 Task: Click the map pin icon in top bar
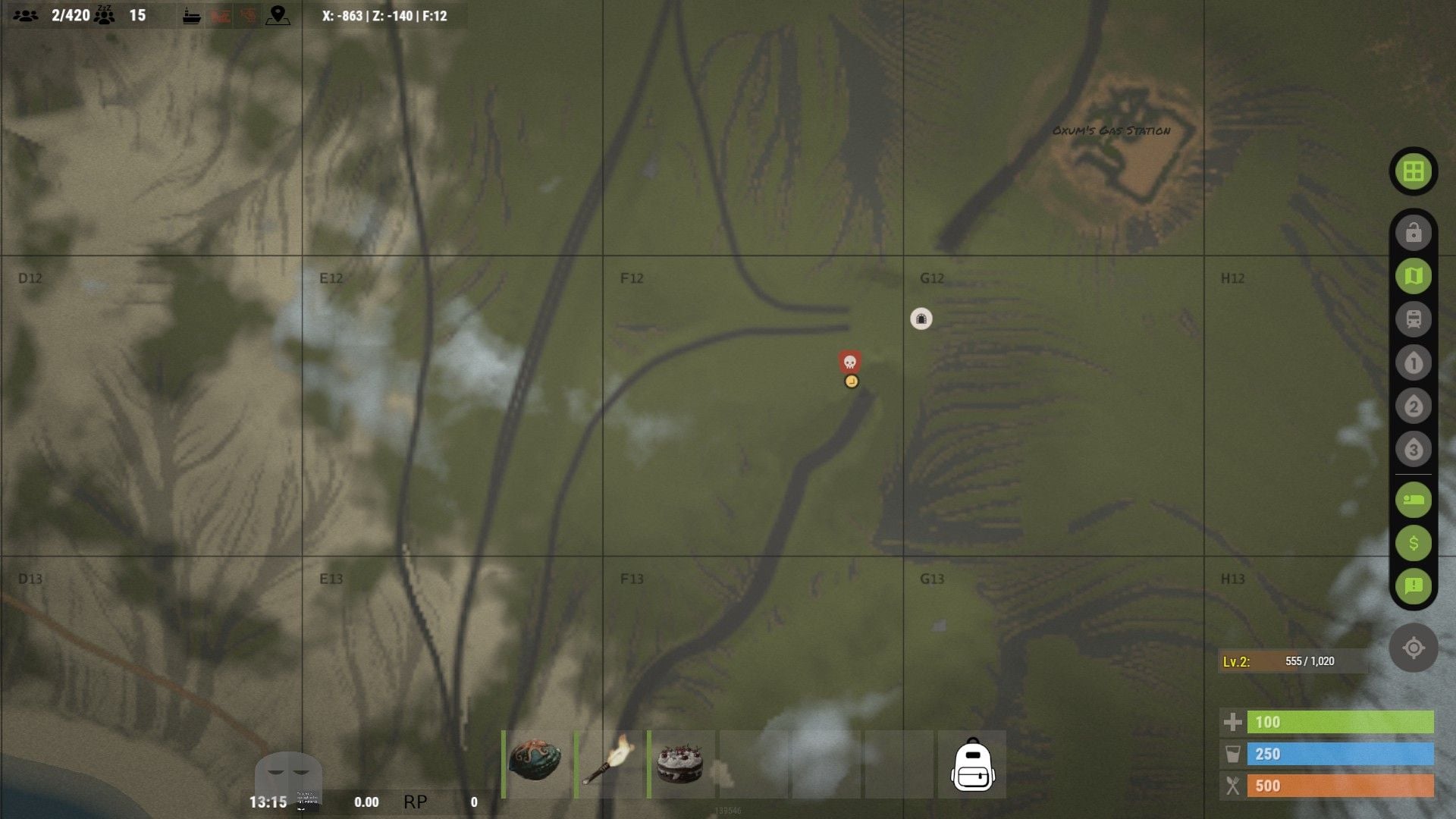(278, 15)
